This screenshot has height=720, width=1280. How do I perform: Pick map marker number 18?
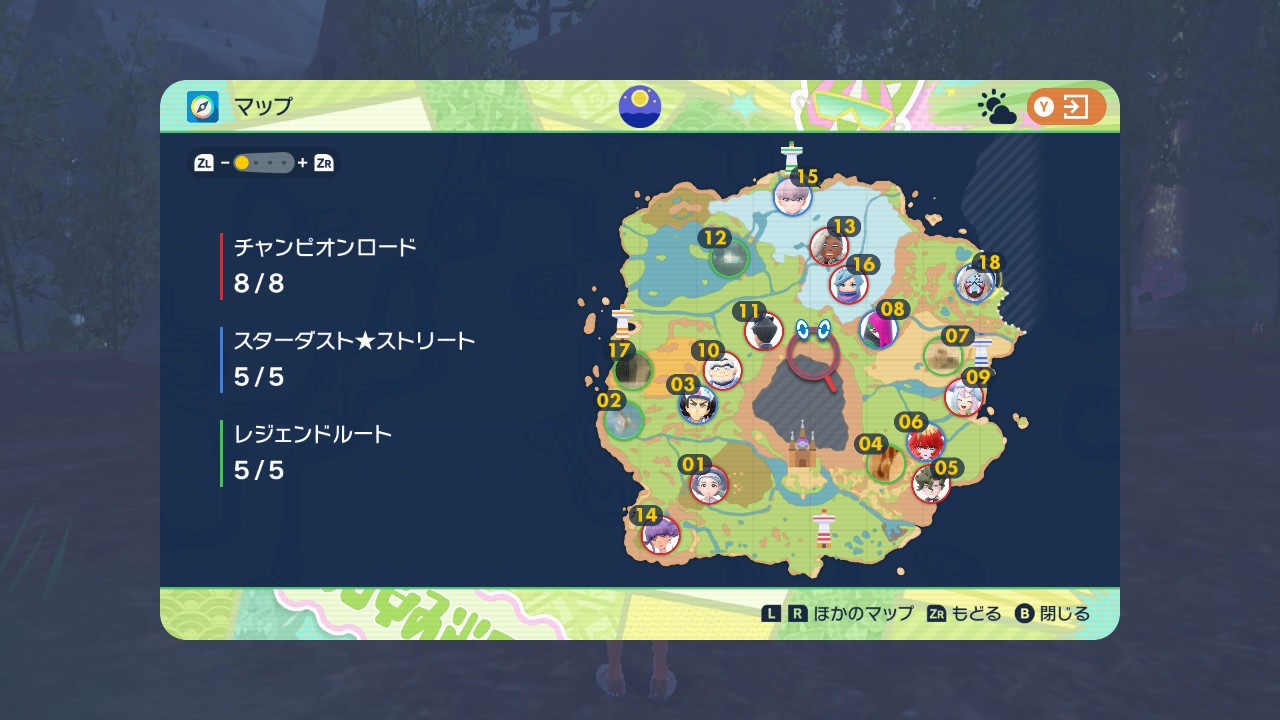click(973, 284)
